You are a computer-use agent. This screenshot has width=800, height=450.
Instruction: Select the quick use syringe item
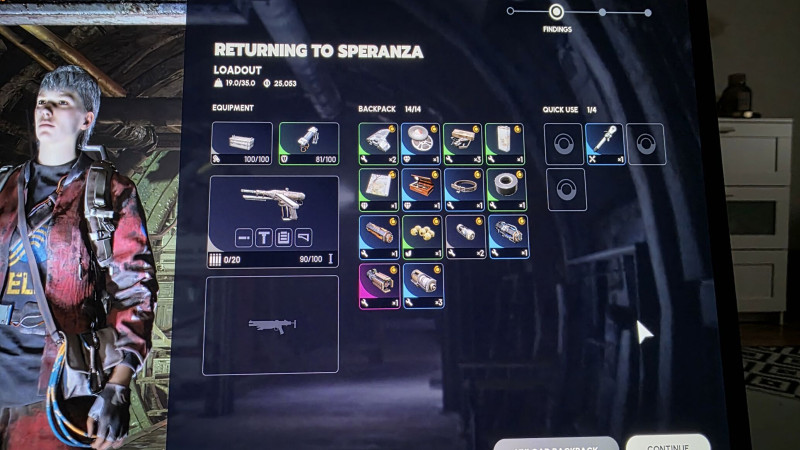coord(605,144)
